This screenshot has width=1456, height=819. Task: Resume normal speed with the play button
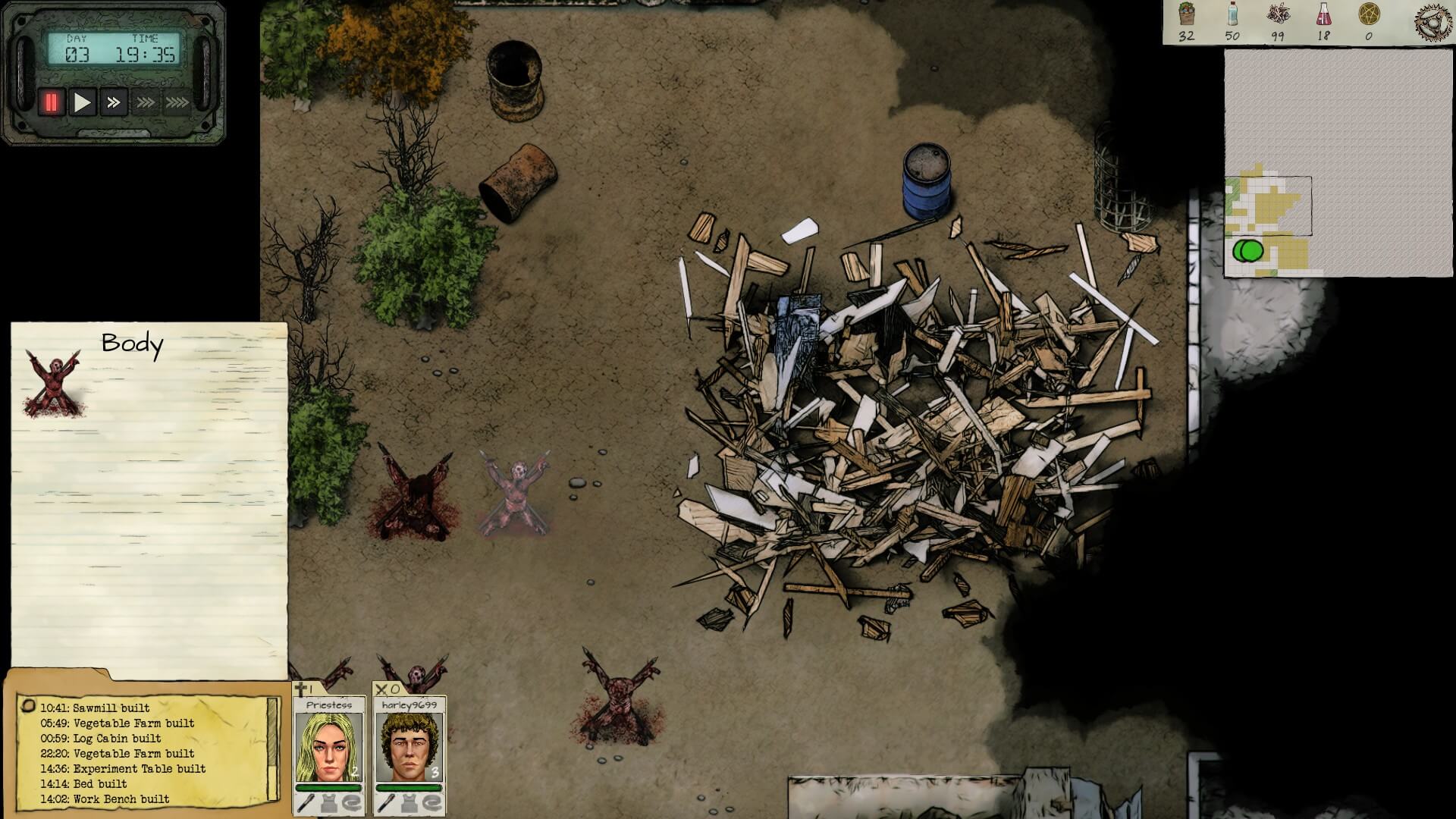tap(82, 102)
